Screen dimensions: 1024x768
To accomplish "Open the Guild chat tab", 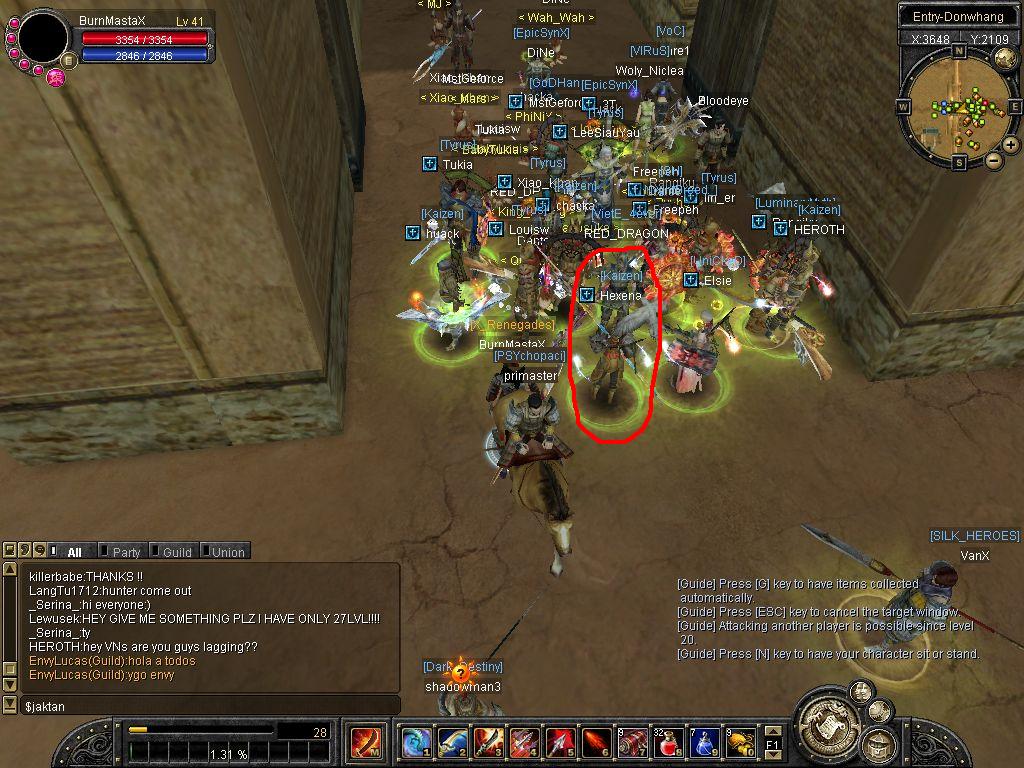I will [x=176, y=552].
